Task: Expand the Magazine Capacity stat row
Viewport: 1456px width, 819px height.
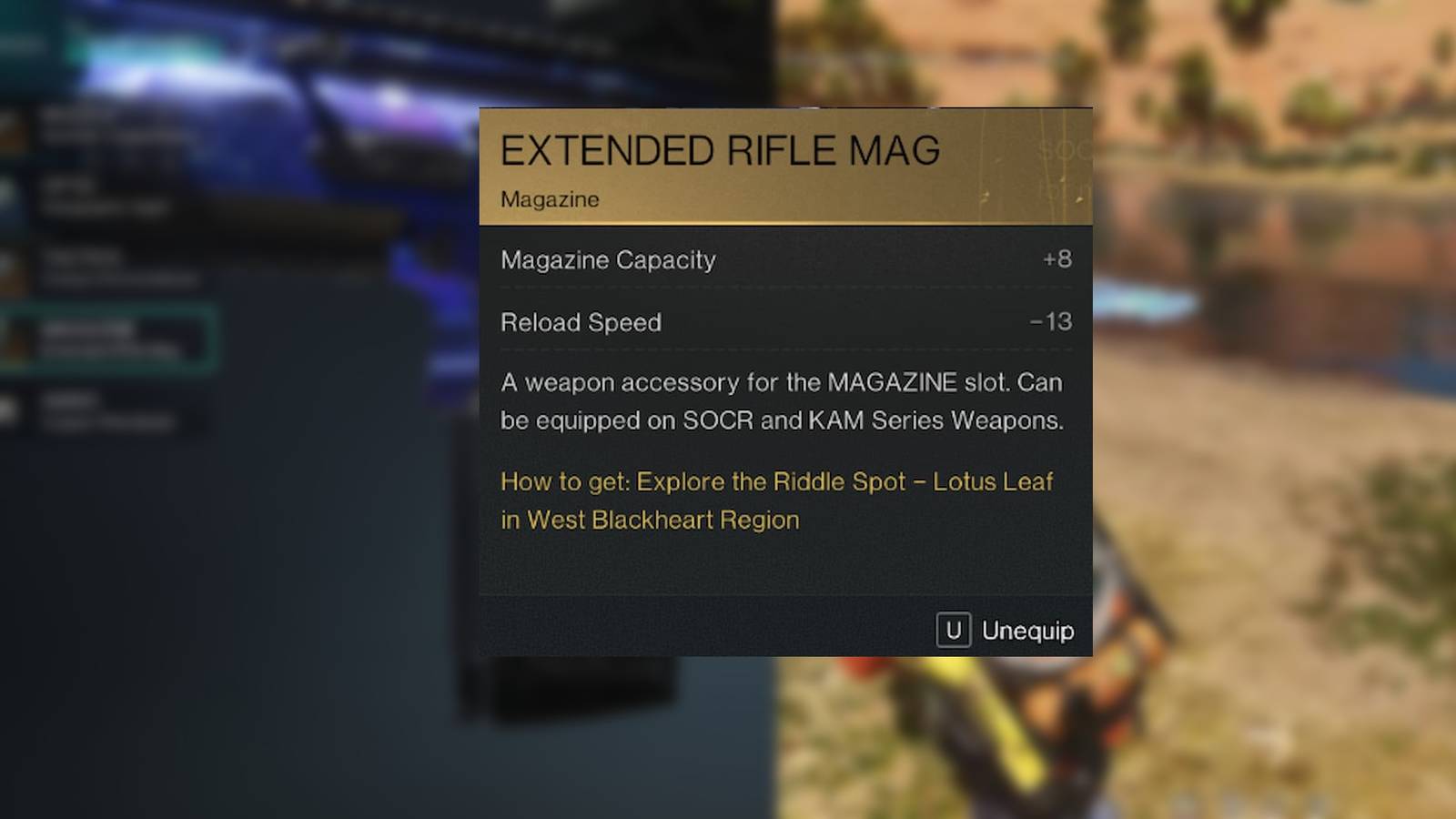Action: tap(786, 260)
